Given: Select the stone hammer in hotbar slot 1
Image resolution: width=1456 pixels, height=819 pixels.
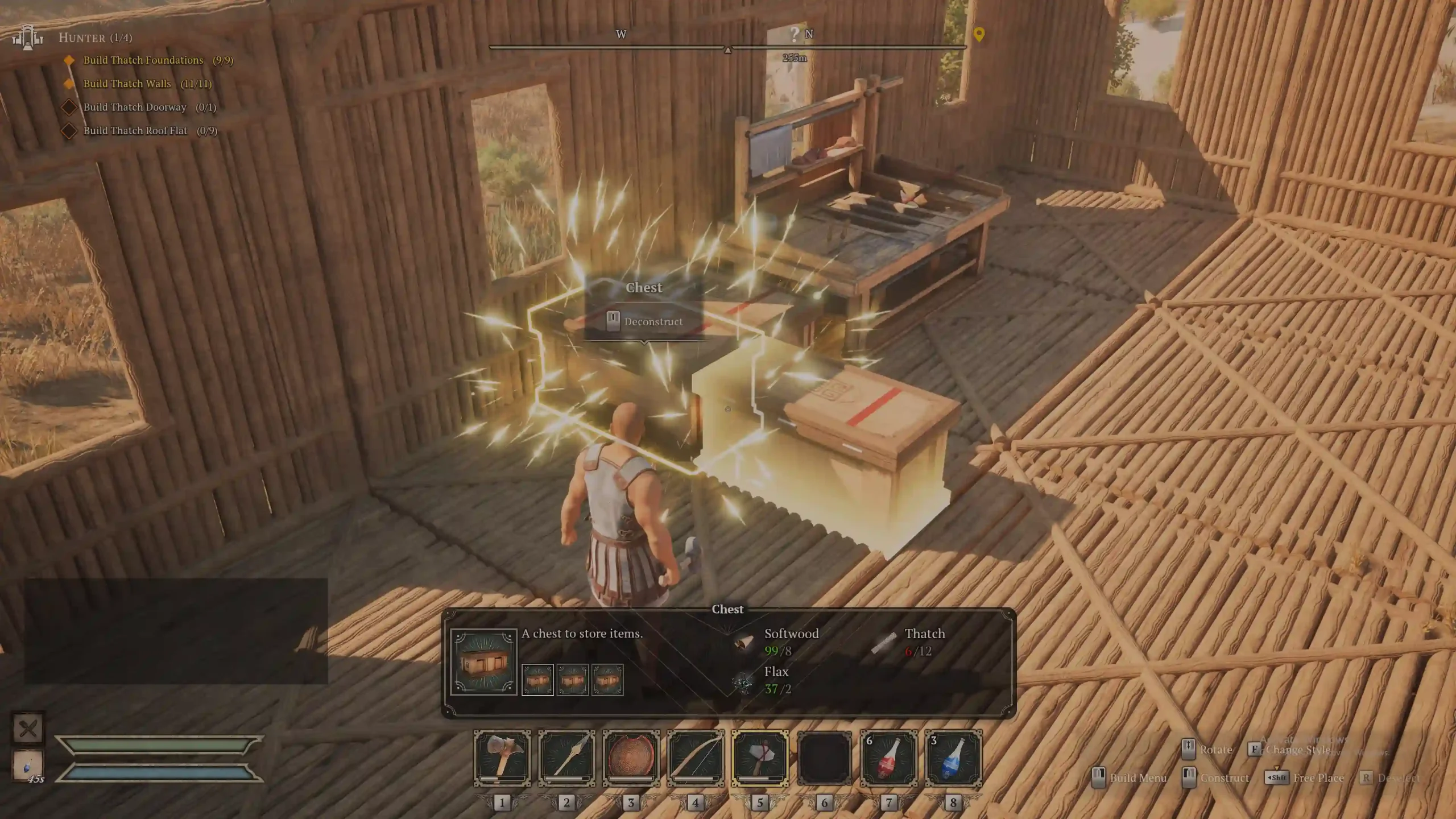Looking at the screenshot, I should pyautogui.click(x=502, y=758).
